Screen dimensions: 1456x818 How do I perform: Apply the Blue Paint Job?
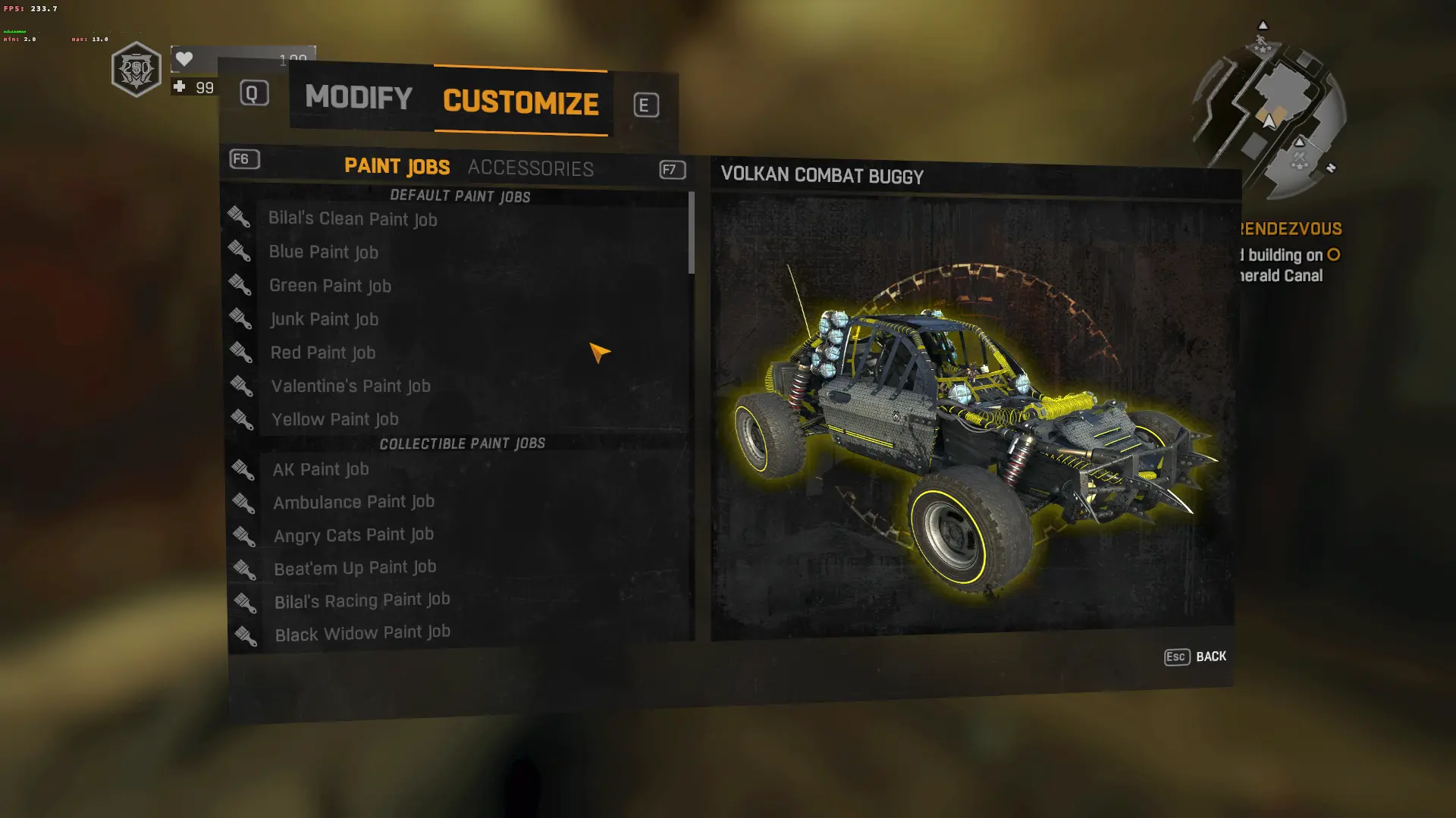[x=324, y=252]
